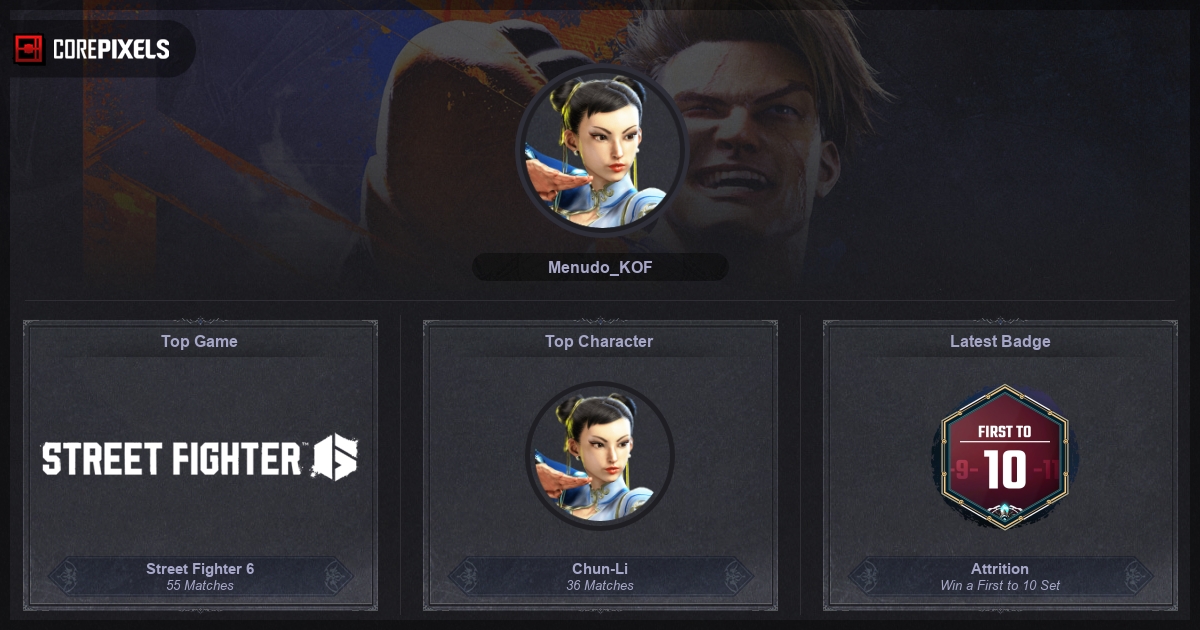The width and height of the screenshot is (1200, 630).
Task: Open the Street Fighter 6 logo card
Action: click(x=200, y=458)
